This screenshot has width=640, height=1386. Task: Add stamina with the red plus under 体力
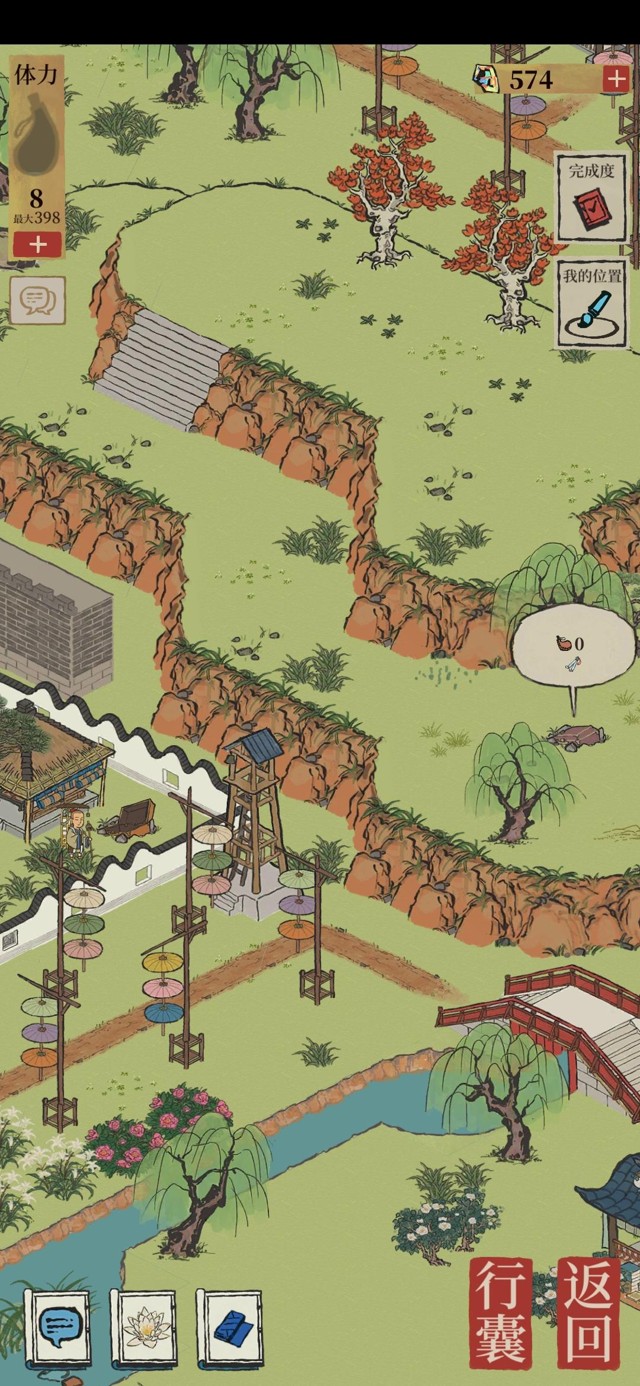pyautogui.click(x=37, y=244)
